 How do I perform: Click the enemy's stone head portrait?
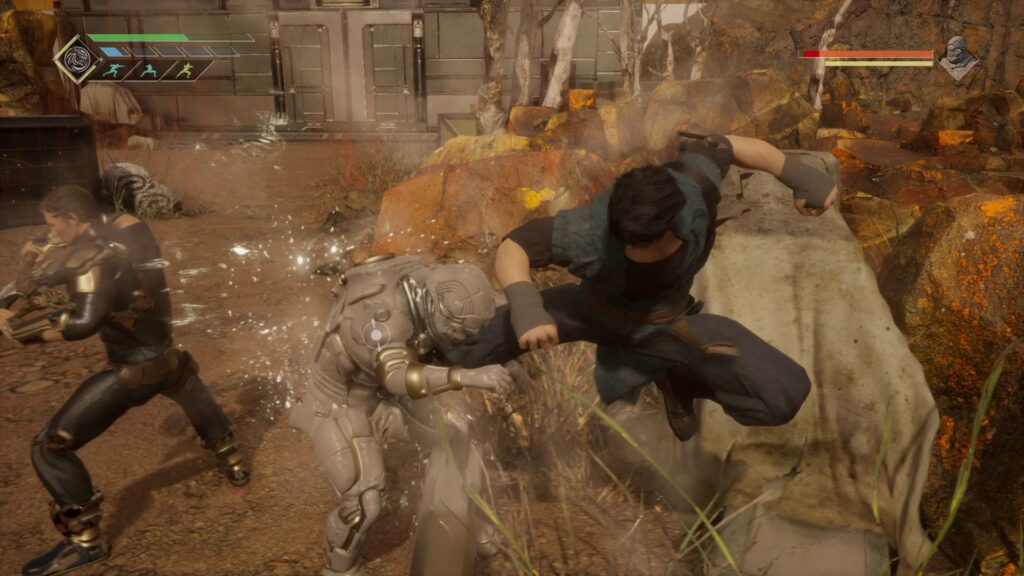click(958, 58)
